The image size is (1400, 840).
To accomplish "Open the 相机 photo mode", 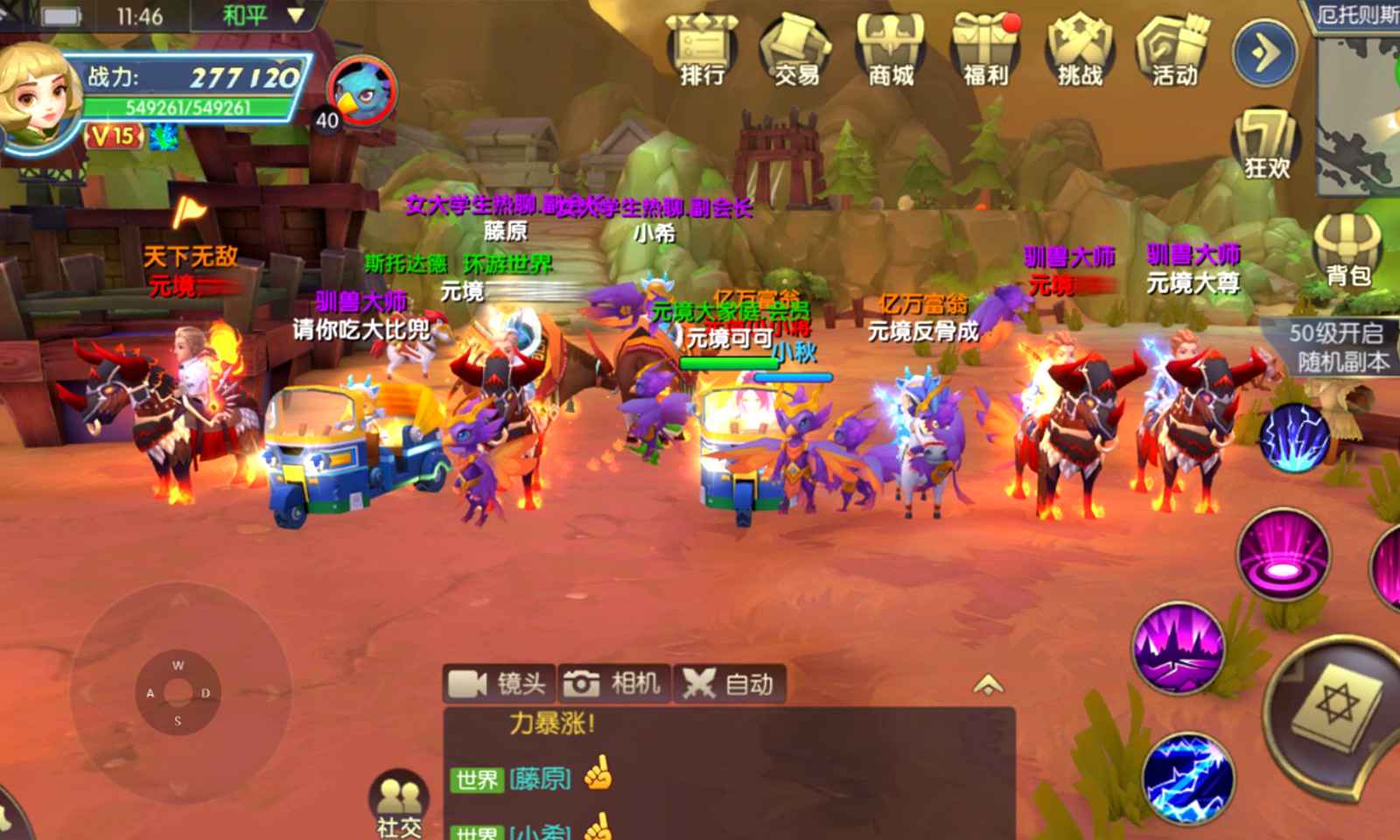I will pos(613,683).
